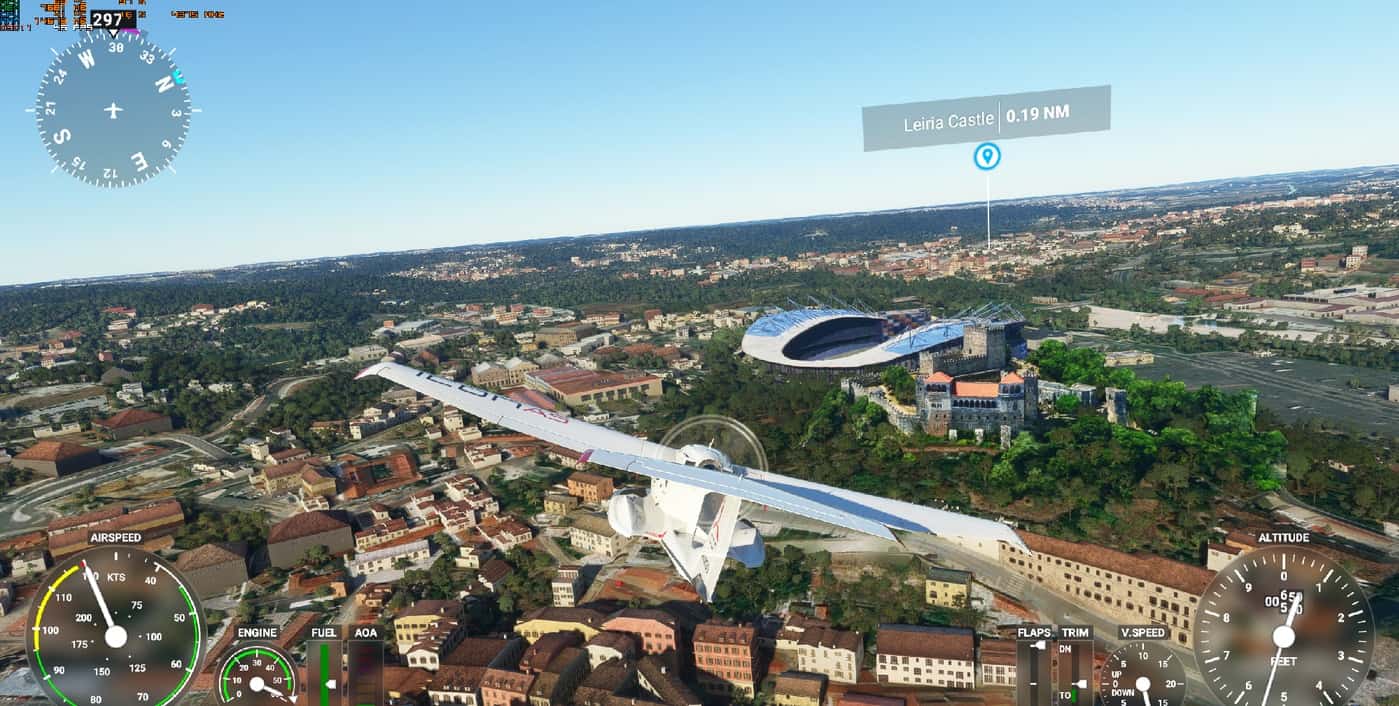Click the heading compass dial
The width and height of the screenshot is (1399, 706).
tap(113, 110)
